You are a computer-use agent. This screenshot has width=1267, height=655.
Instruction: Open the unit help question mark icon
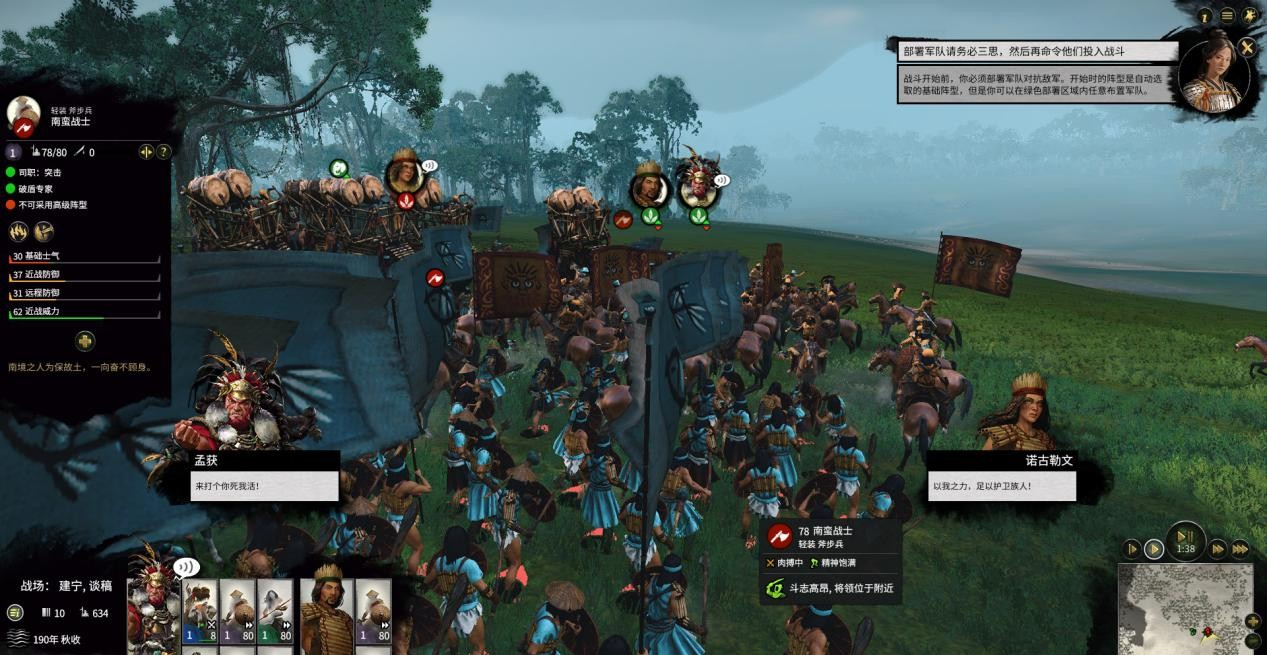(x=164, y=152)
